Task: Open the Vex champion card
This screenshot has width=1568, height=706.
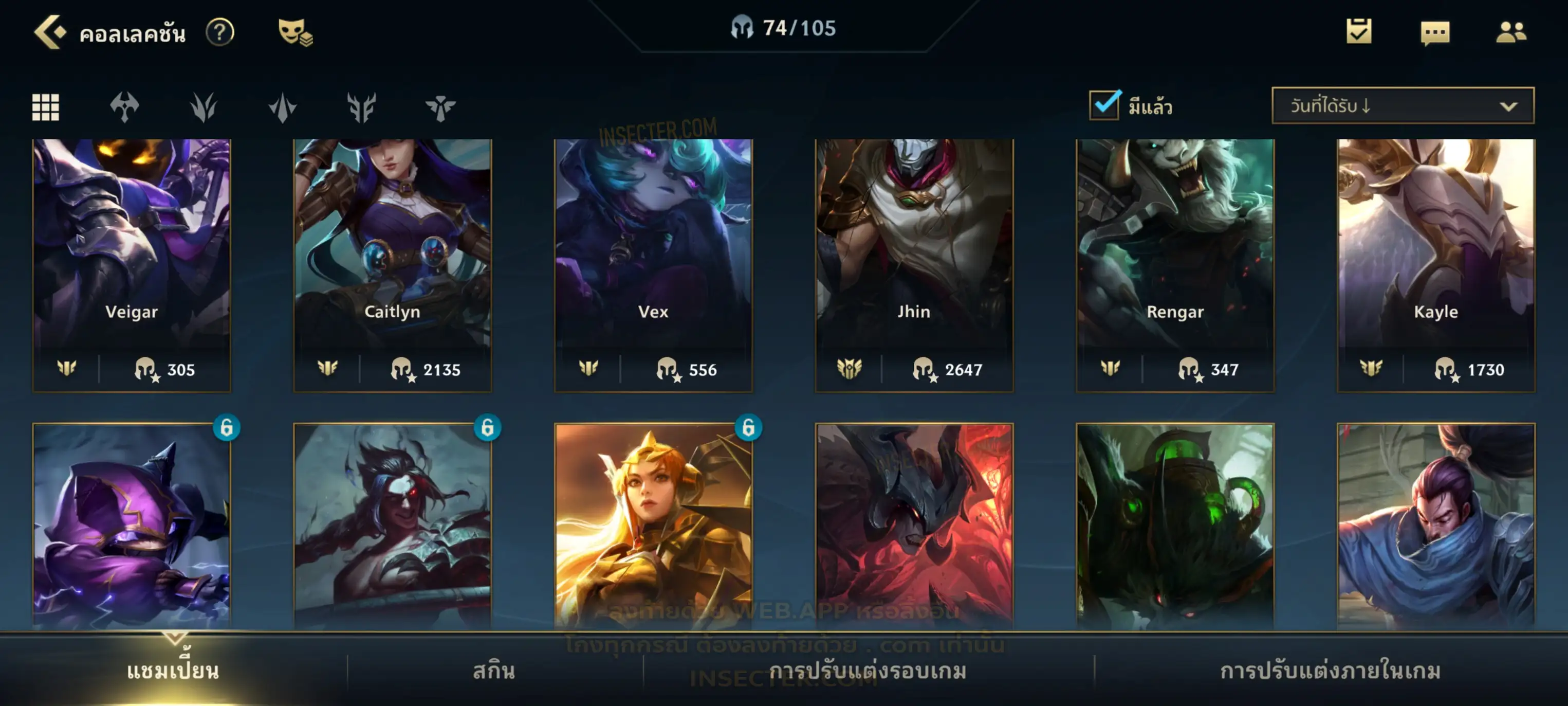Action: click(x=653, y=265)
